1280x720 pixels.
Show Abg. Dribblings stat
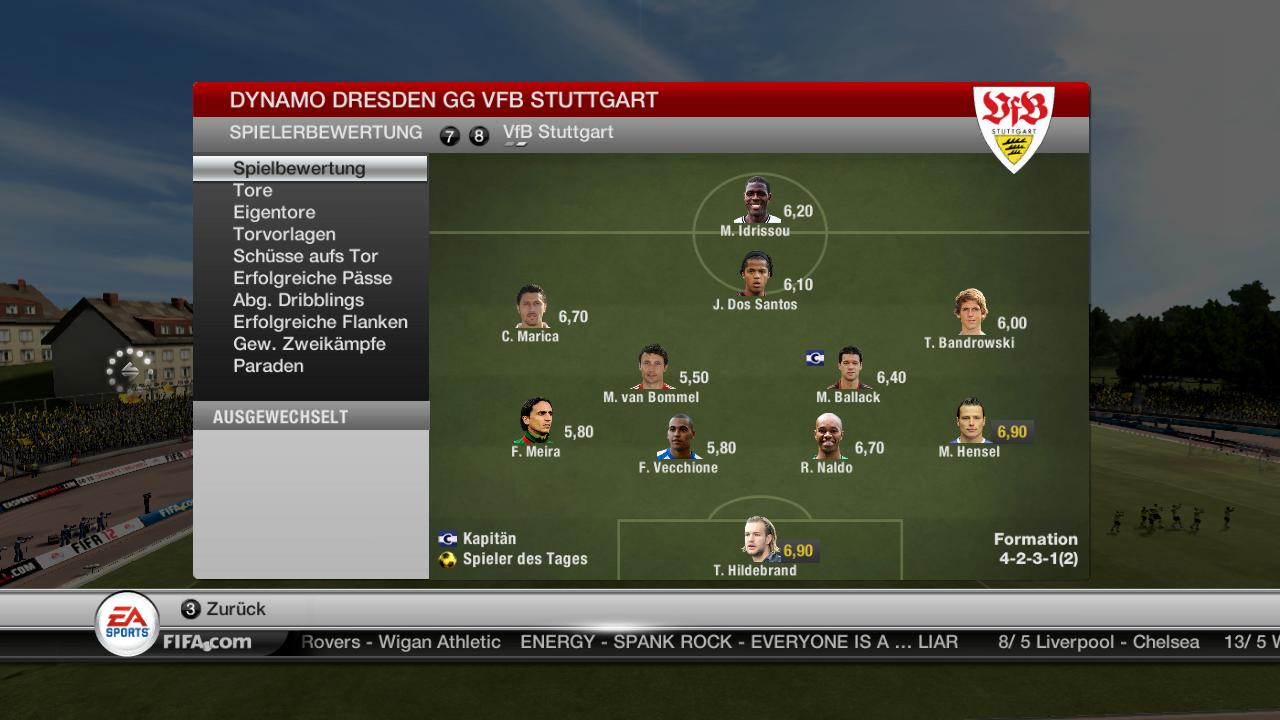pos(298,300)
